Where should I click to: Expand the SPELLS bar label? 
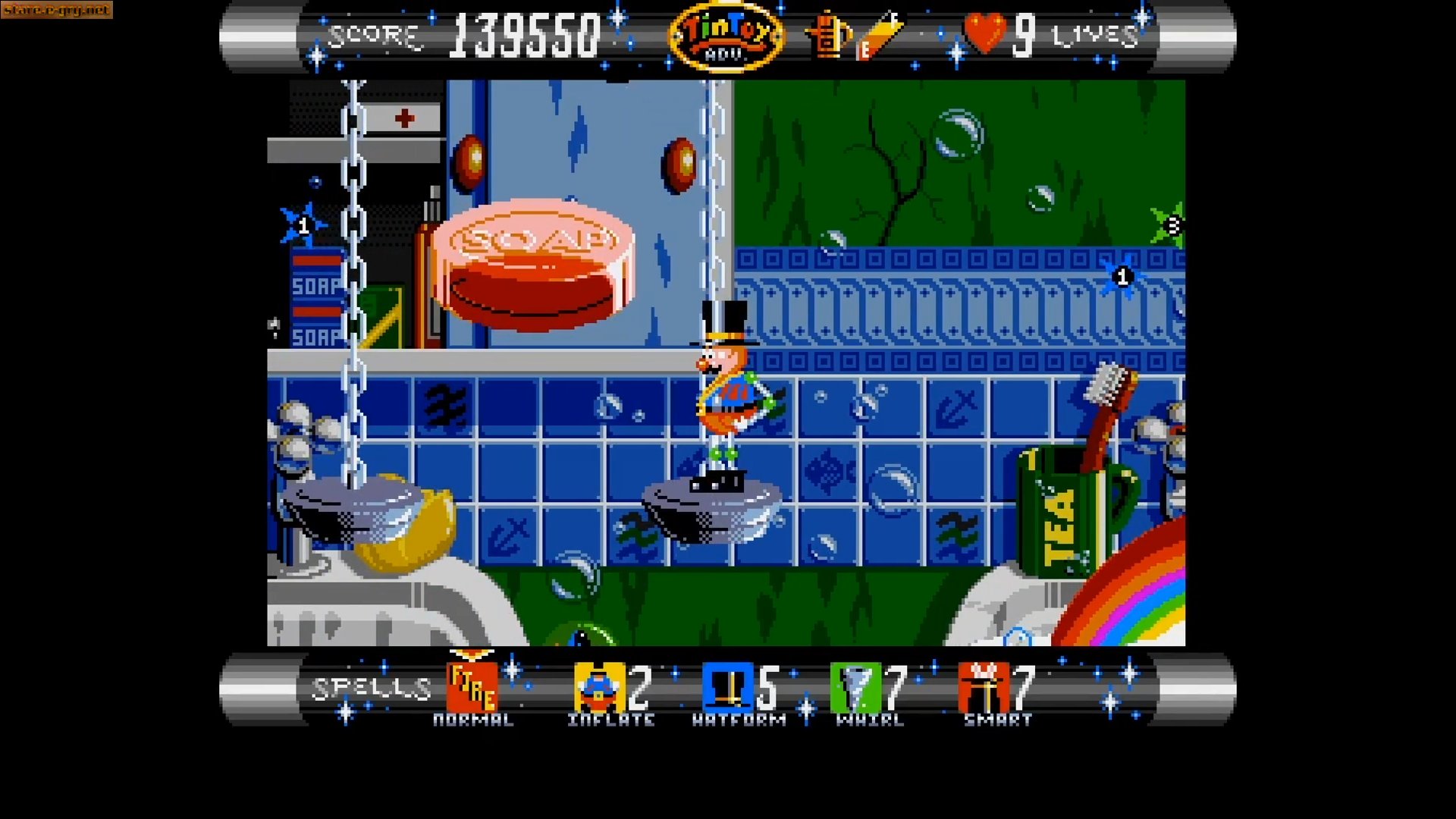[x=371, y=686]
